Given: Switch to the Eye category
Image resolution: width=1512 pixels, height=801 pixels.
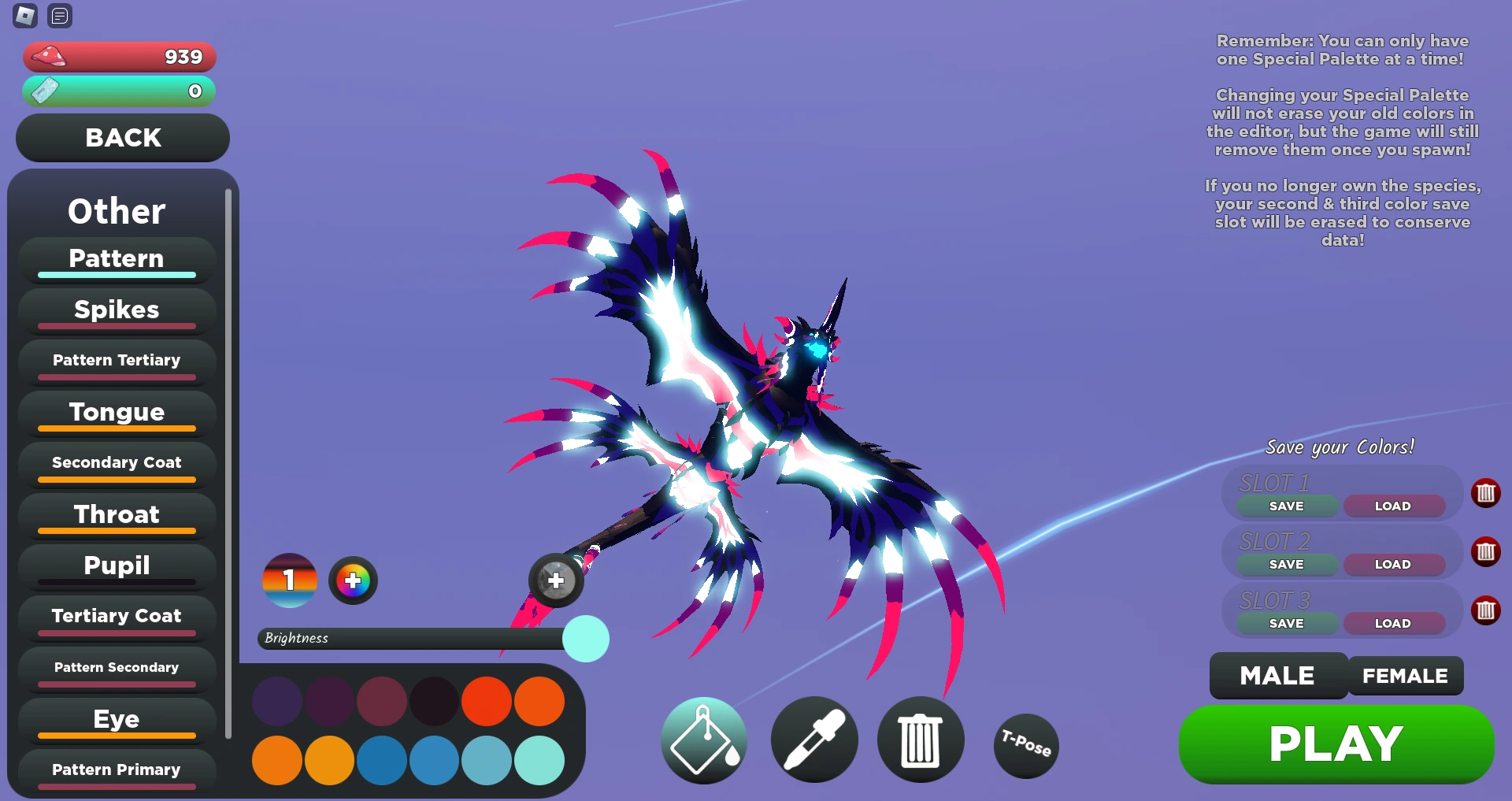Looking at the screenshot, I should (x=116, y=719).
